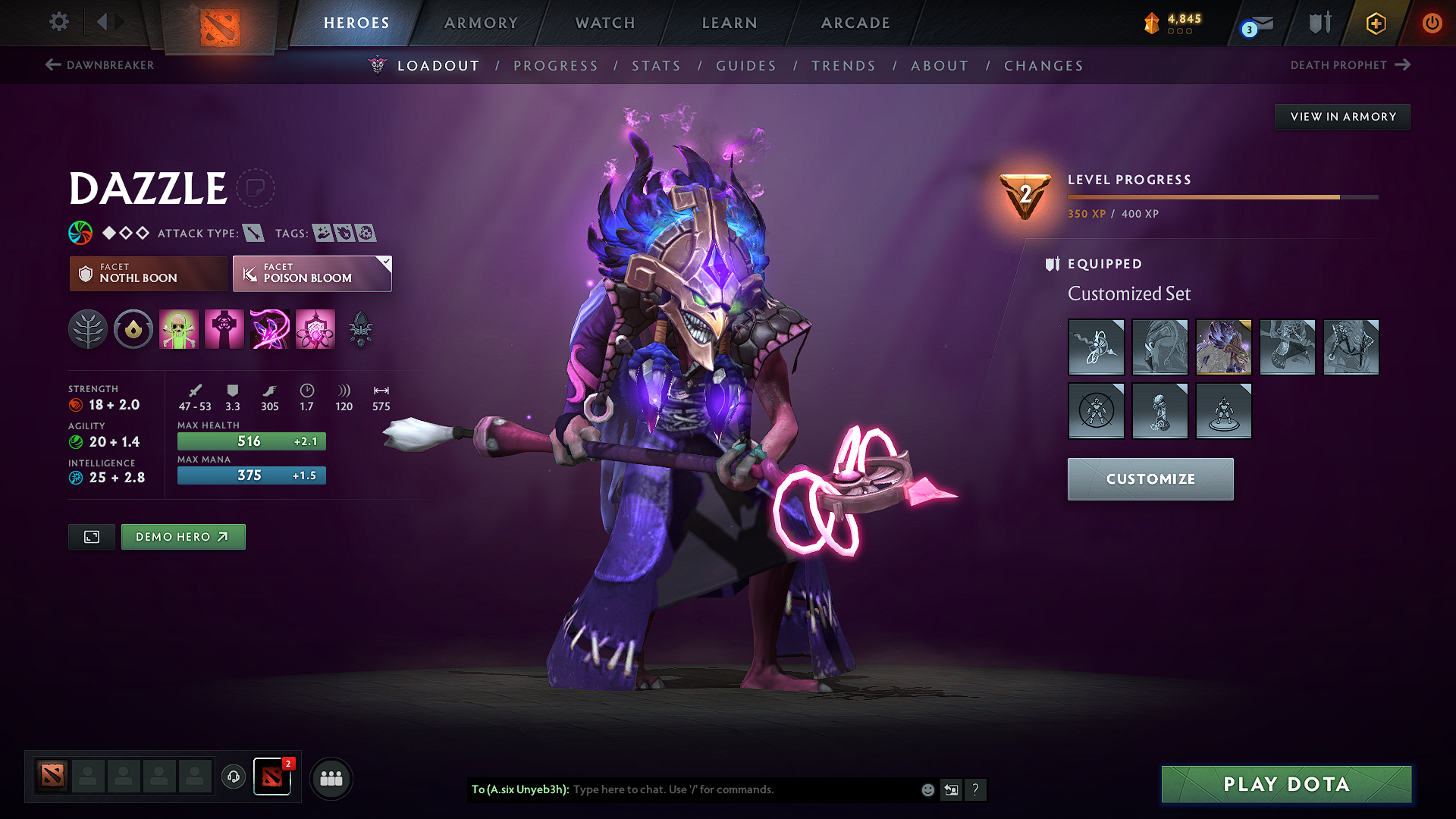Open the ARMORY menu in the top bar
The image size is (1456, 819).
coord(481,23)
